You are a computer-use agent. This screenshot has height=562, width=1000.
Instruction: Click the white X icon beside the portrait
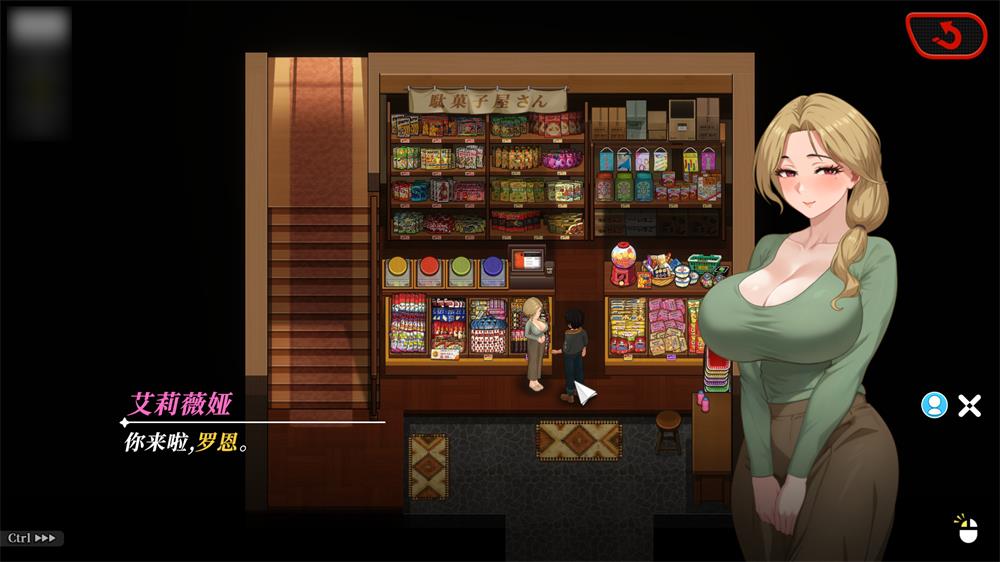(x=969, y=405)
